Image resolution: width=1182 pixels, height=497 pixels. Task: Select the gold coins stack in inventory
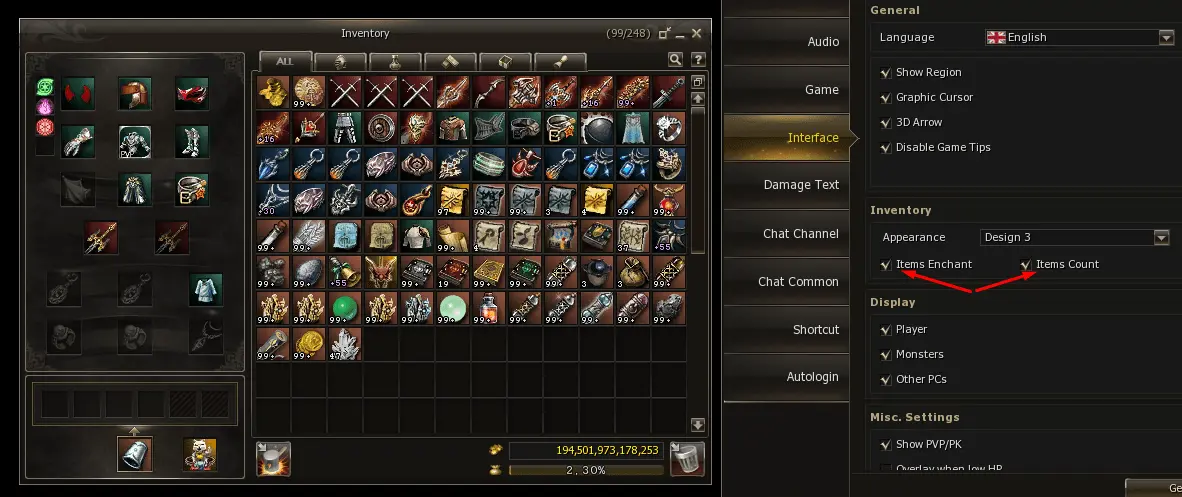(309, 343)
